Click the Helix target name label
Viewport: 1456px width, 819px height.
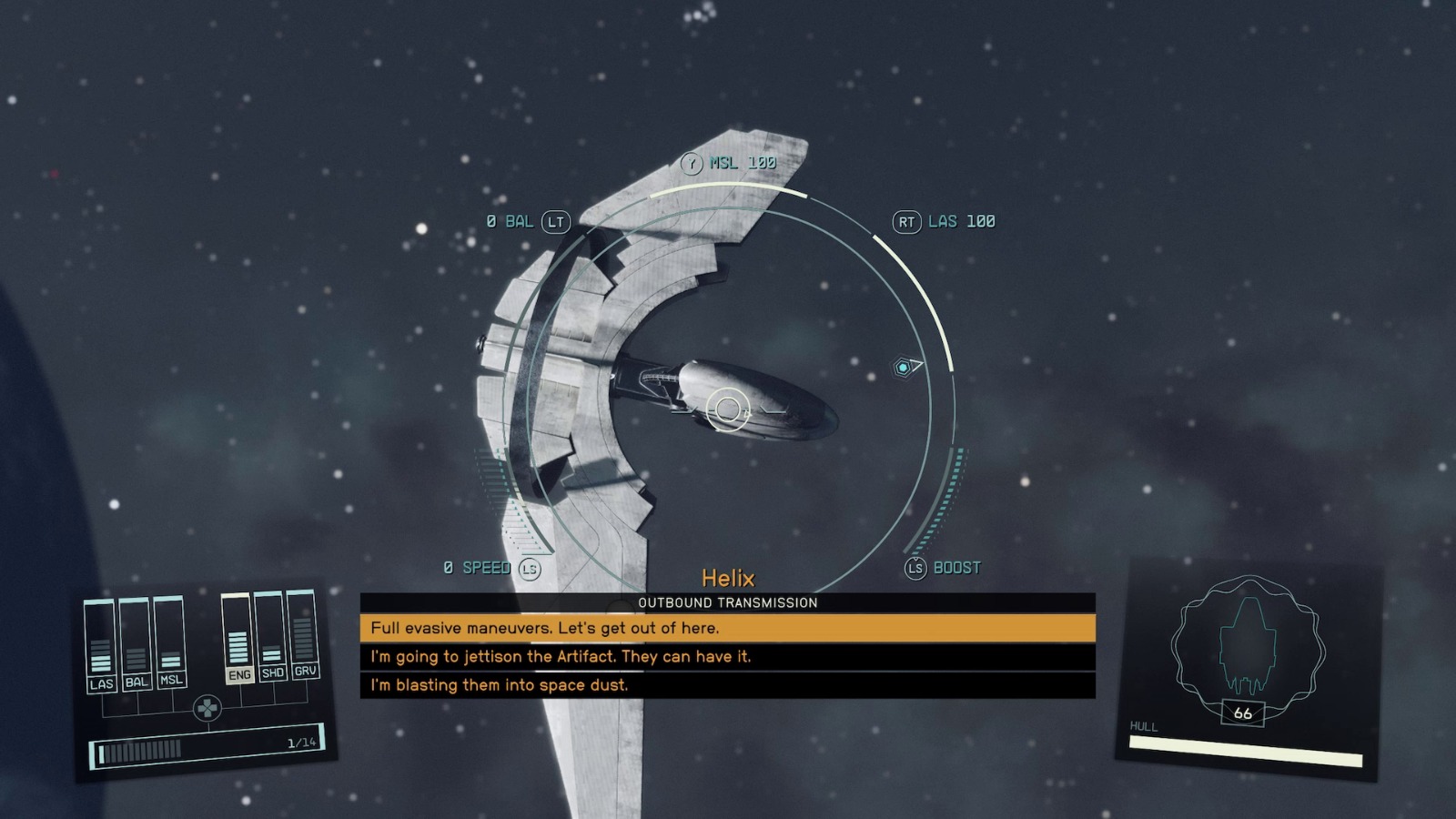[729, 577]
